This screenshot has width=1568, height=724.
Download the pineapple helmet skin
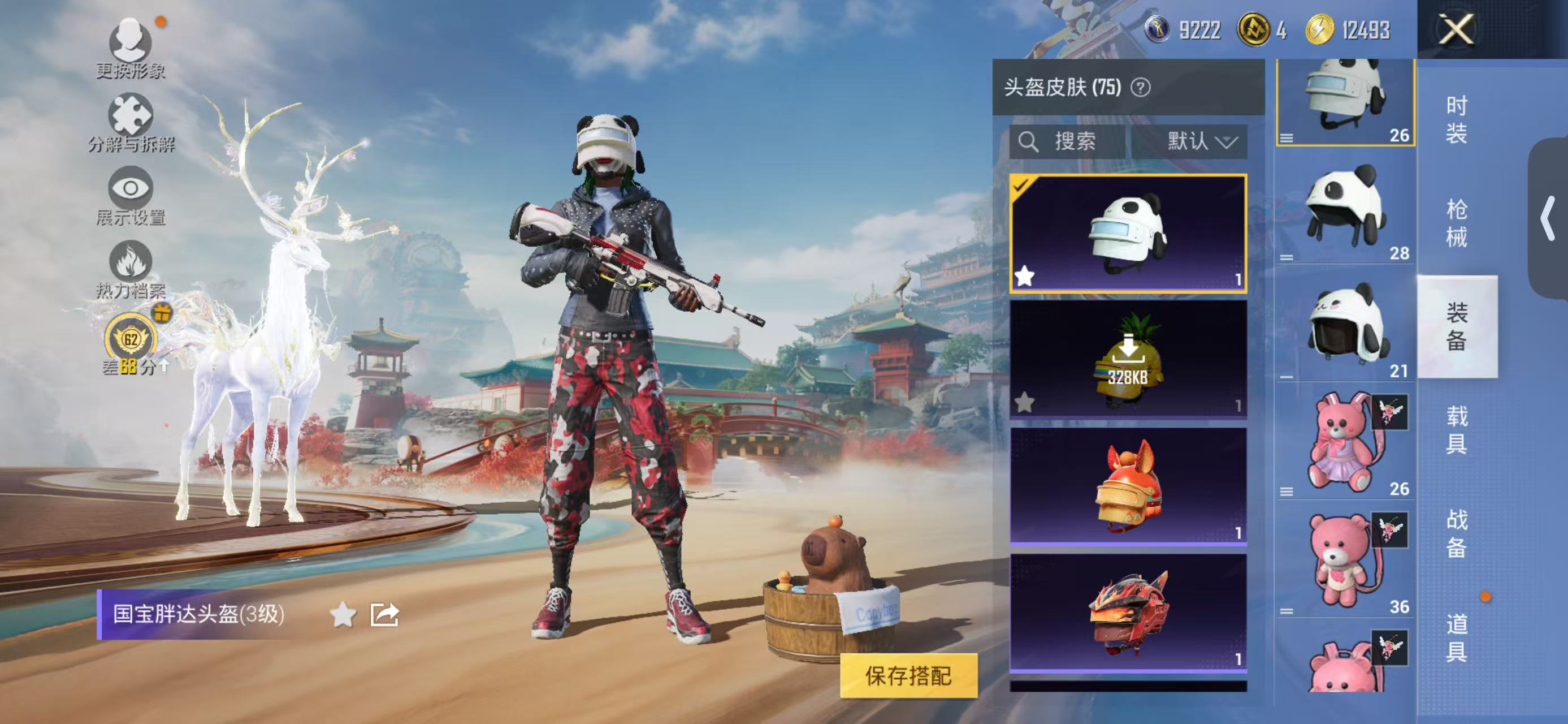tap(1128, 359)
